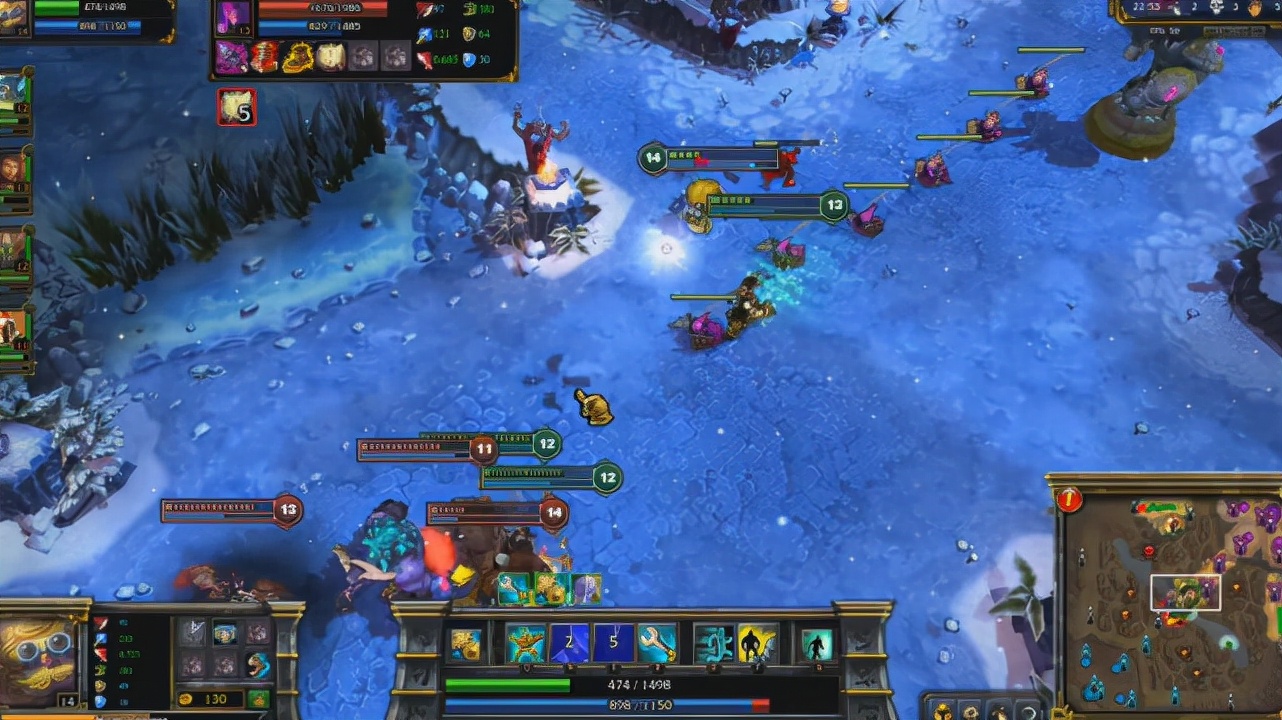Click the attack damage sword stat icon

[x=100, y=622]
